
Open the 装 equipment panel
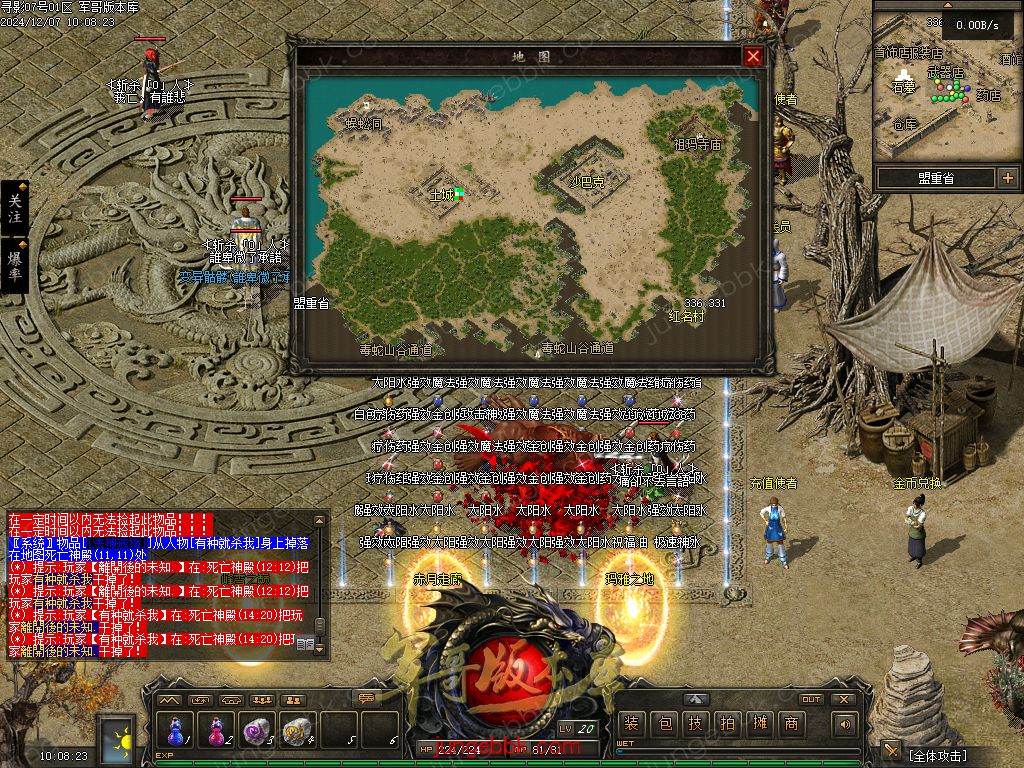tap(631, 724)
